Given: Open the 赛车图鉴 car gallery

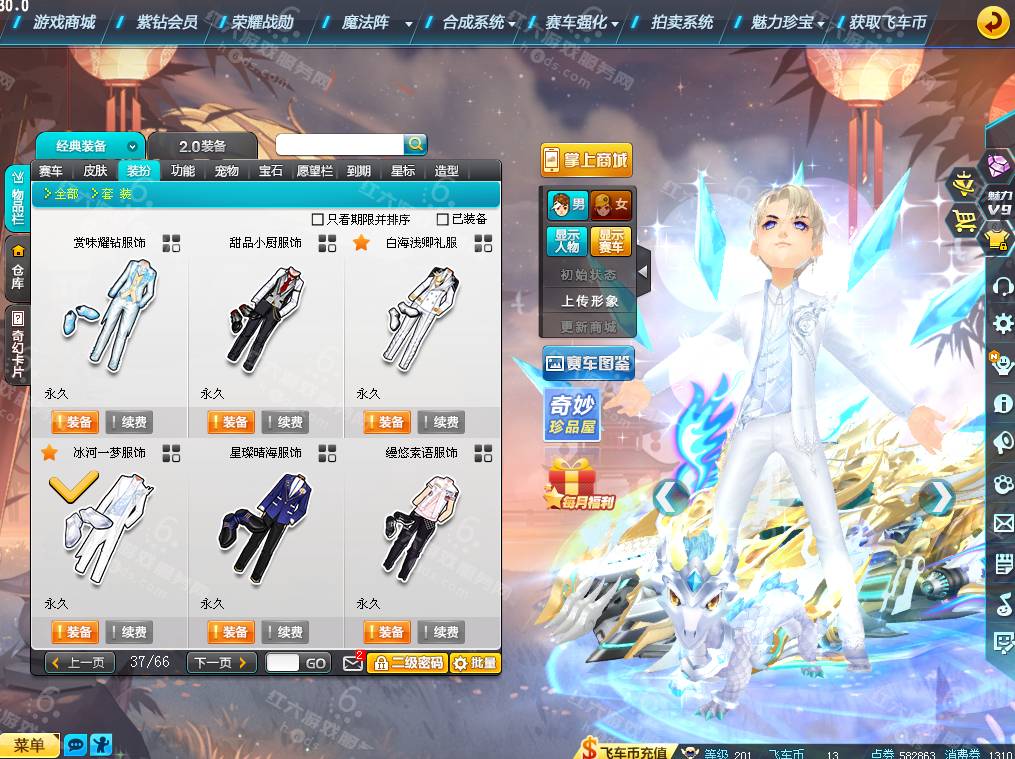Looking at the screenshot, I should click(588, 364).
